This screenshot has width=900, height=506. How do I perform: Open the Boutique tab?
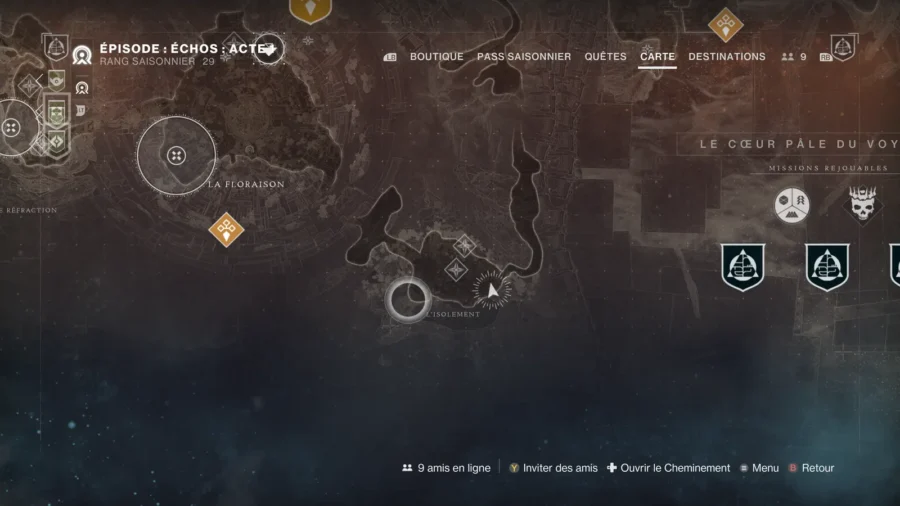436,57
